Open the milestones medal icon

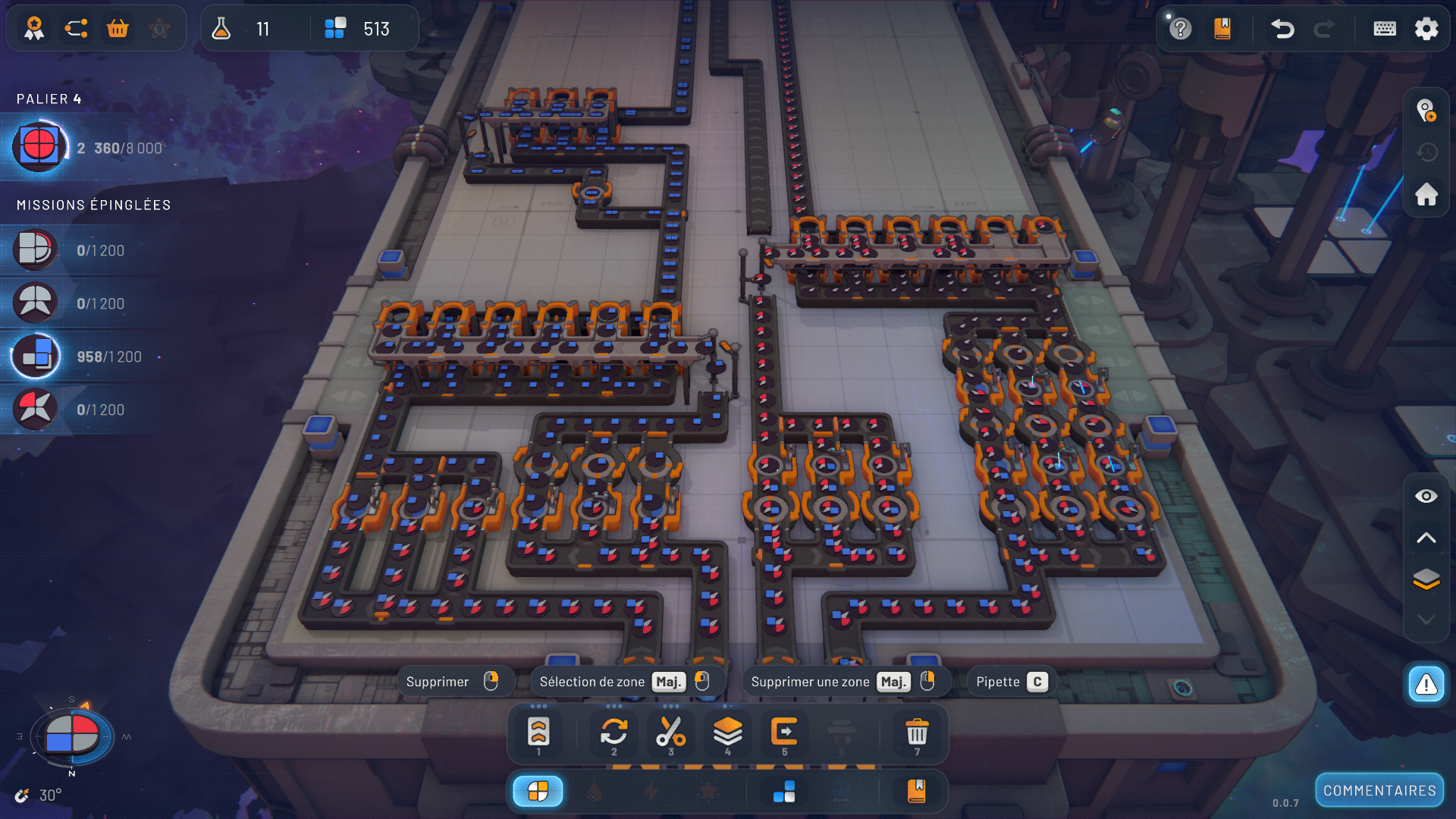34,29
